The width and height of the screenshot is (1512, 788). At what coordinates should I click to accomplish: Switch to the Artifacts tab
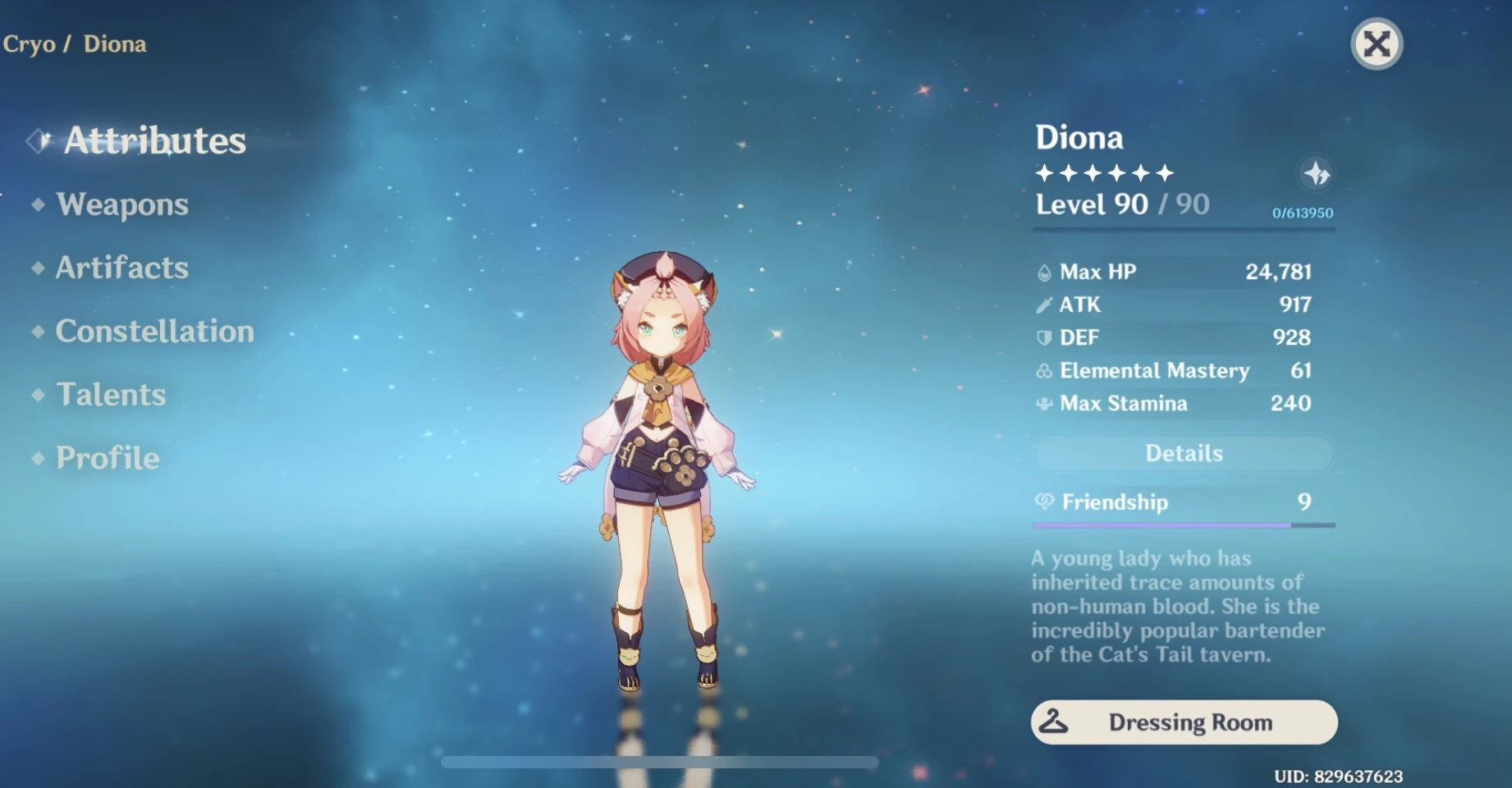click(x=121, y=268)
